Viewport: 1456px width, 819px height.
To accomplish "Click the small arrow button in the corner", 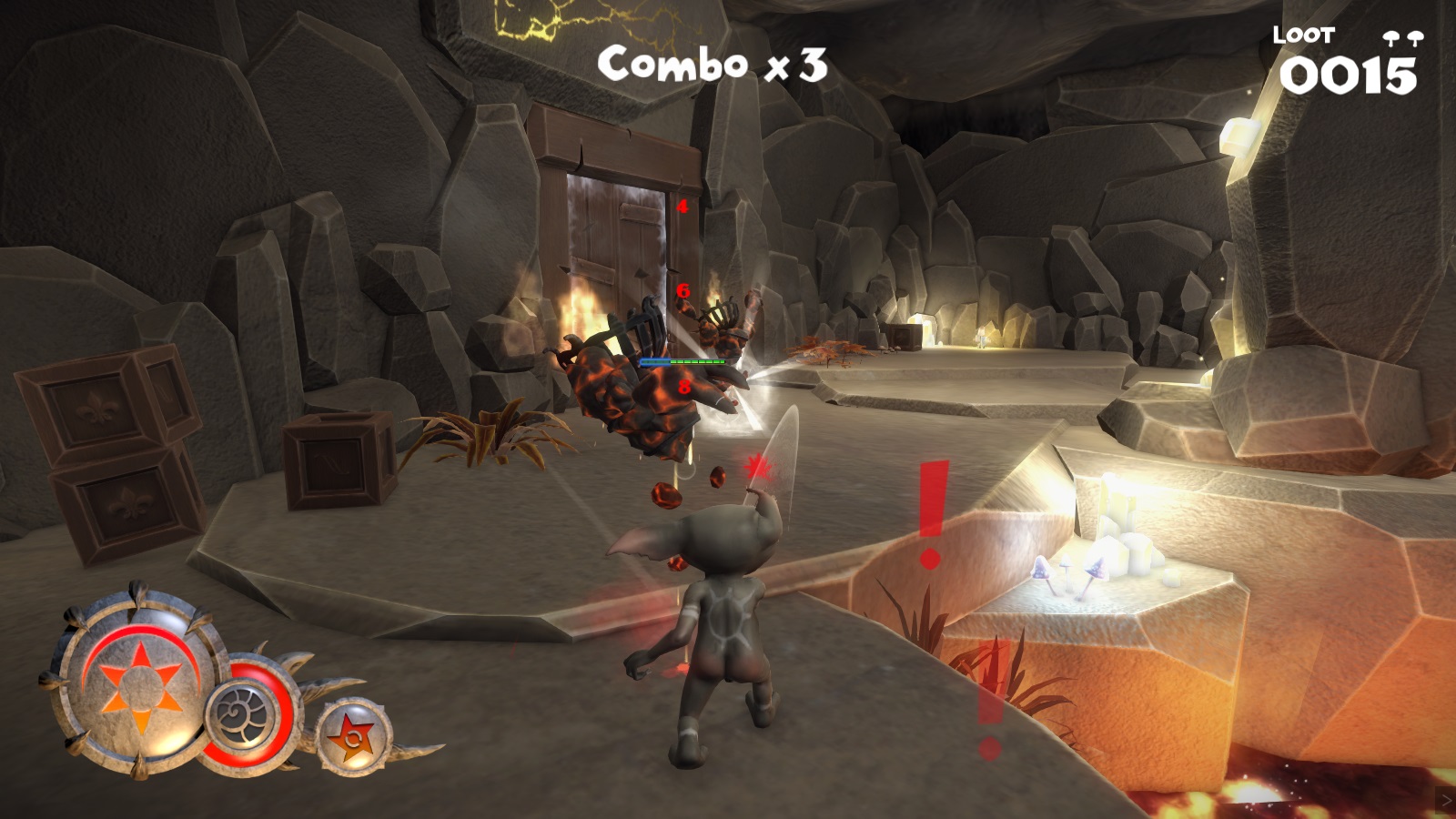I will pos(1445,801).
